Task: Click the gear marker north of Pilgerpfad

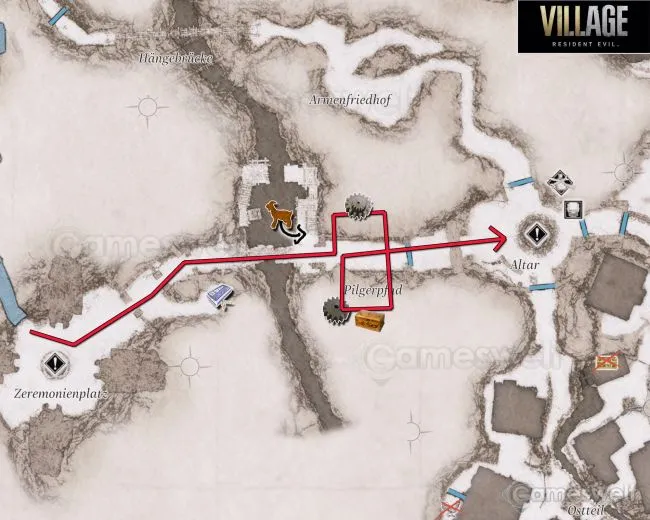Action: pyautogui.click(x=357, y=206)
